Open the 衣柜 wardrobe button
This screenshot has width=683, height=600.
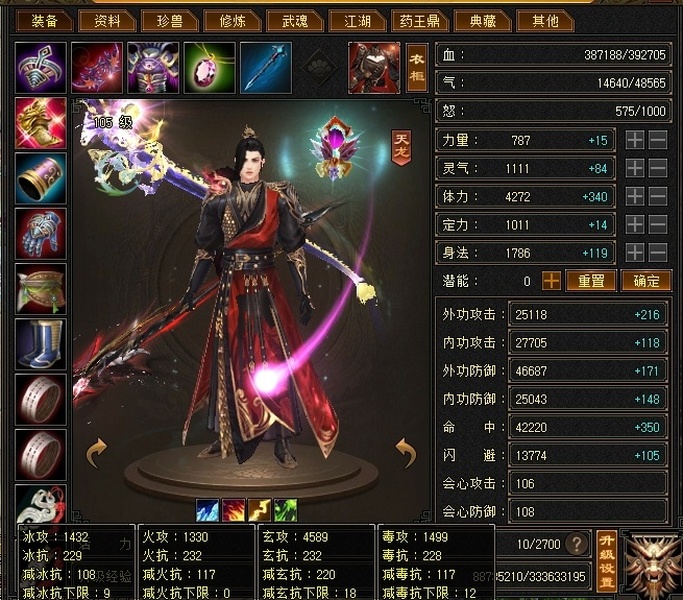click(x=417, y=67)
